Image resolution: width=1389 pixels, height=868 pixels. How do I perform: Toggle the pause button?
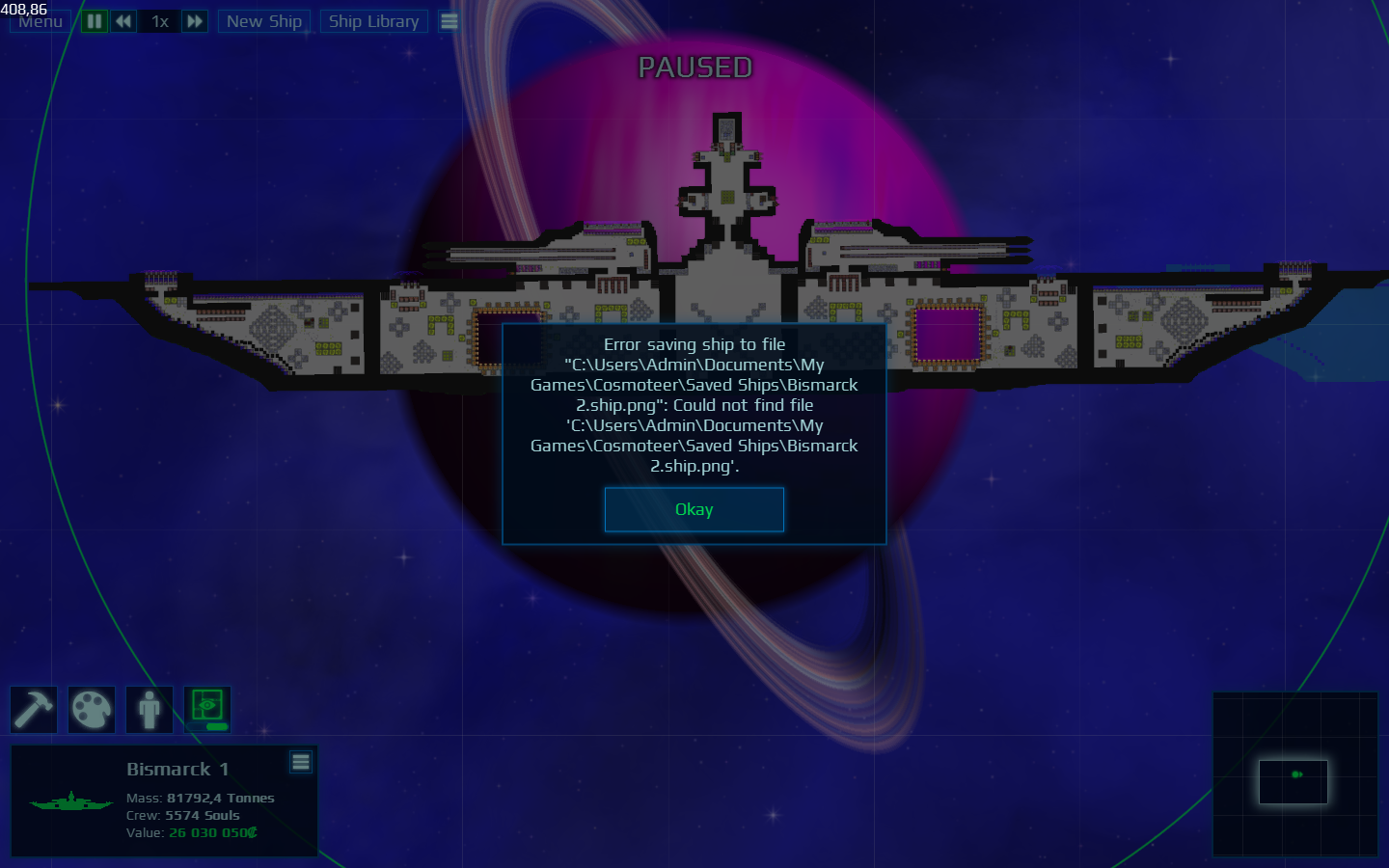click(95, 21)
